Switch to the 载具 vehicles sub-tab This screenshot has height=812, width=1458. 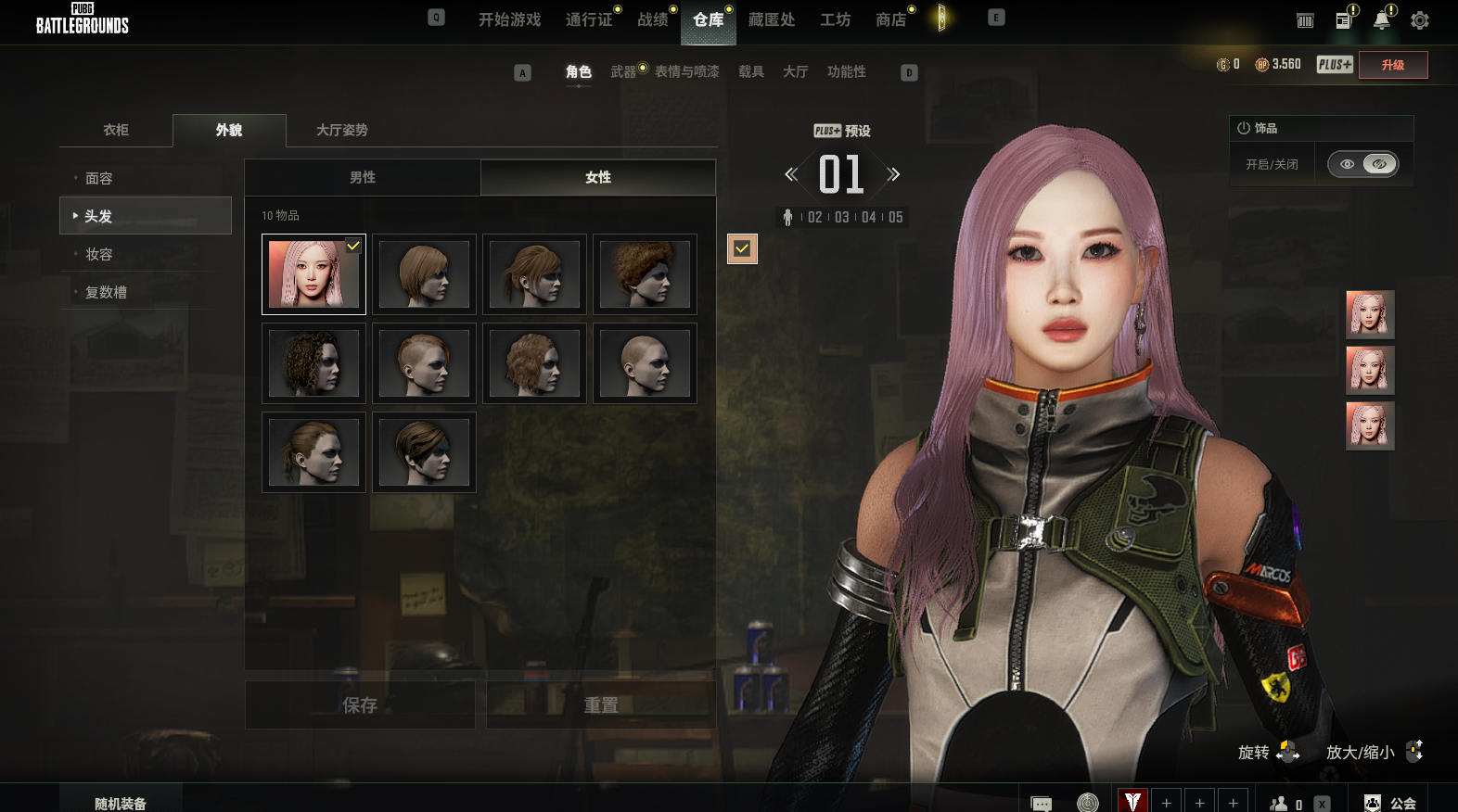pyautogui.click(x=750, y=71)
